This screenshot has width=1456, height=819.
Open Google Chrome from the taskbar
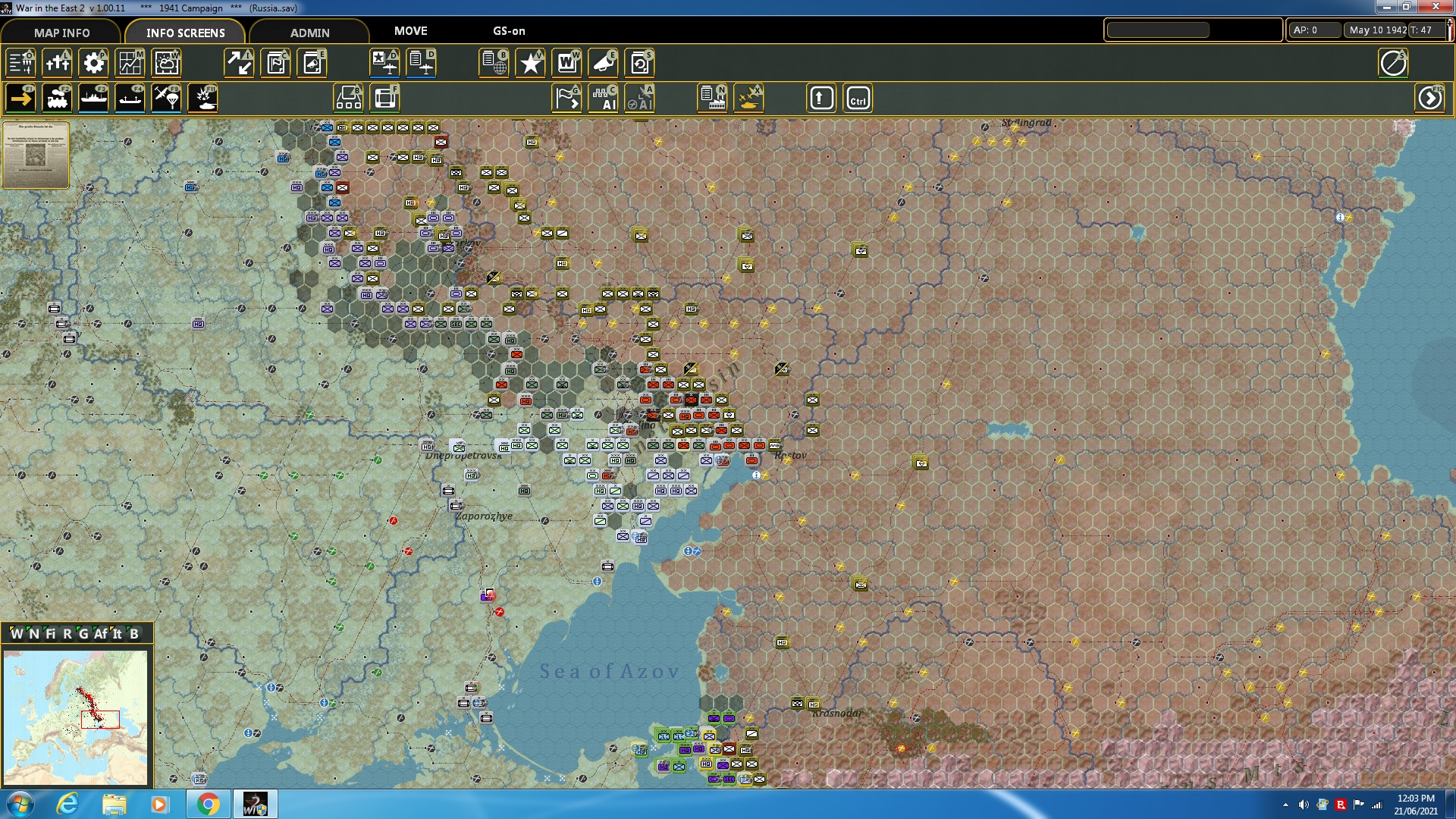pyautogui.click(x=209, y=803)
